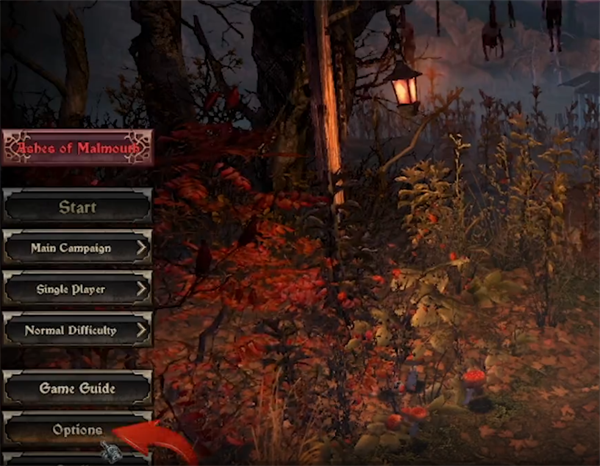Change the Single Player mode setting

(x=77, y=288)
